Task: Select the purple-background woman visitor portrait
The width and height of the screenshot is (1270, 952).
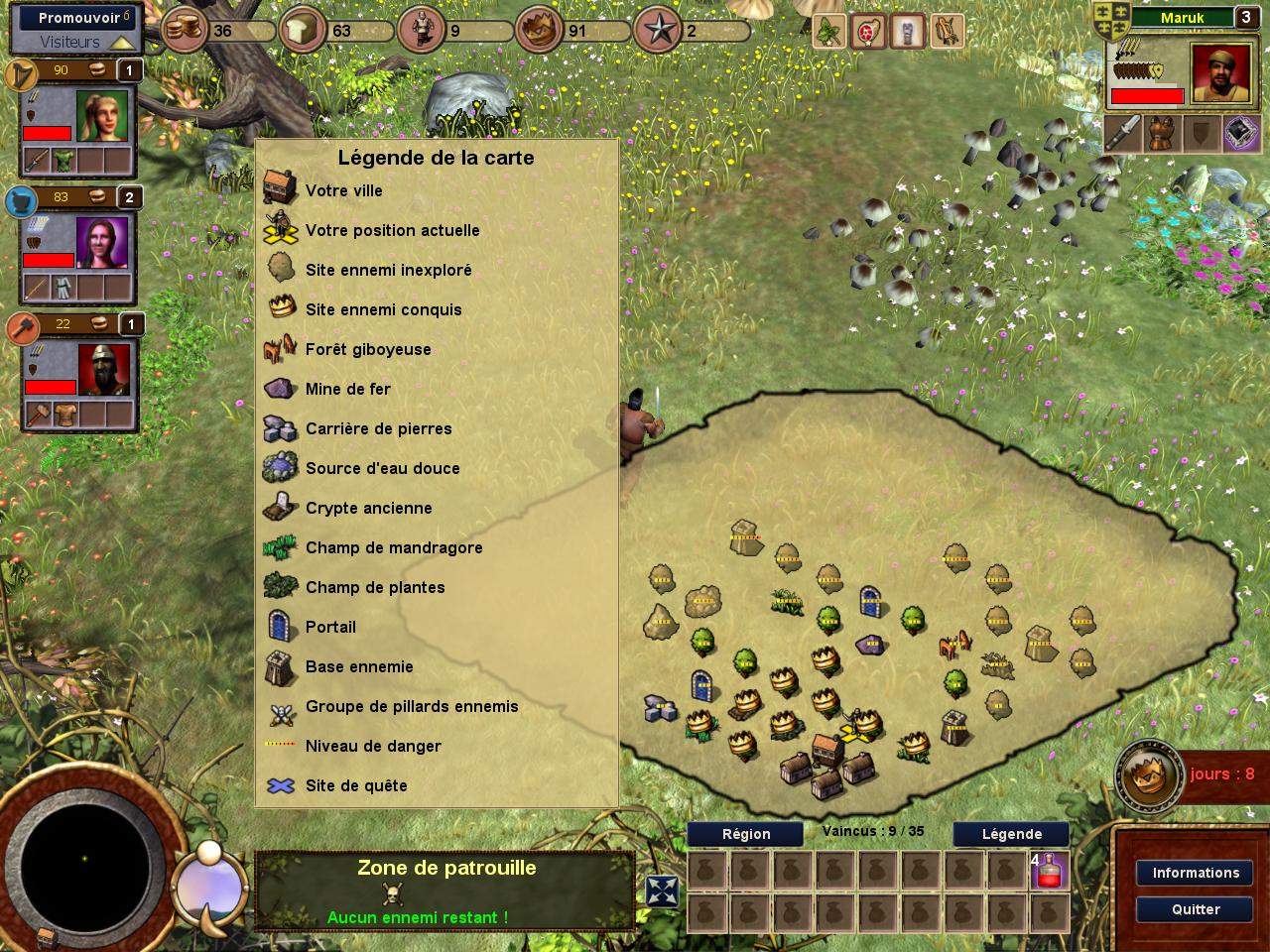Action: [x=102, y=242]
